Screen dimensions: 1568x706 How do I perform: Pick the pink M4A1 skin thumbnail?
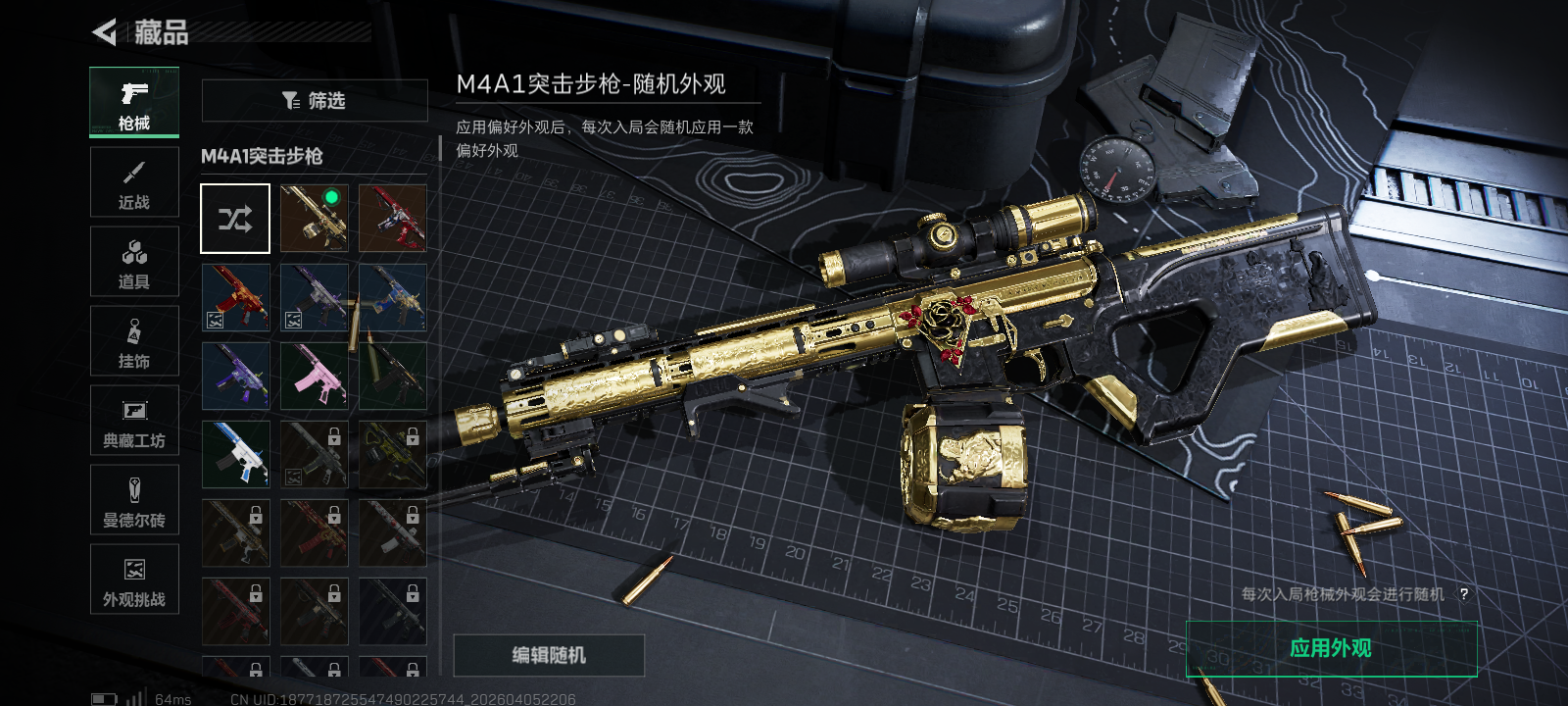tap(315, 376)
